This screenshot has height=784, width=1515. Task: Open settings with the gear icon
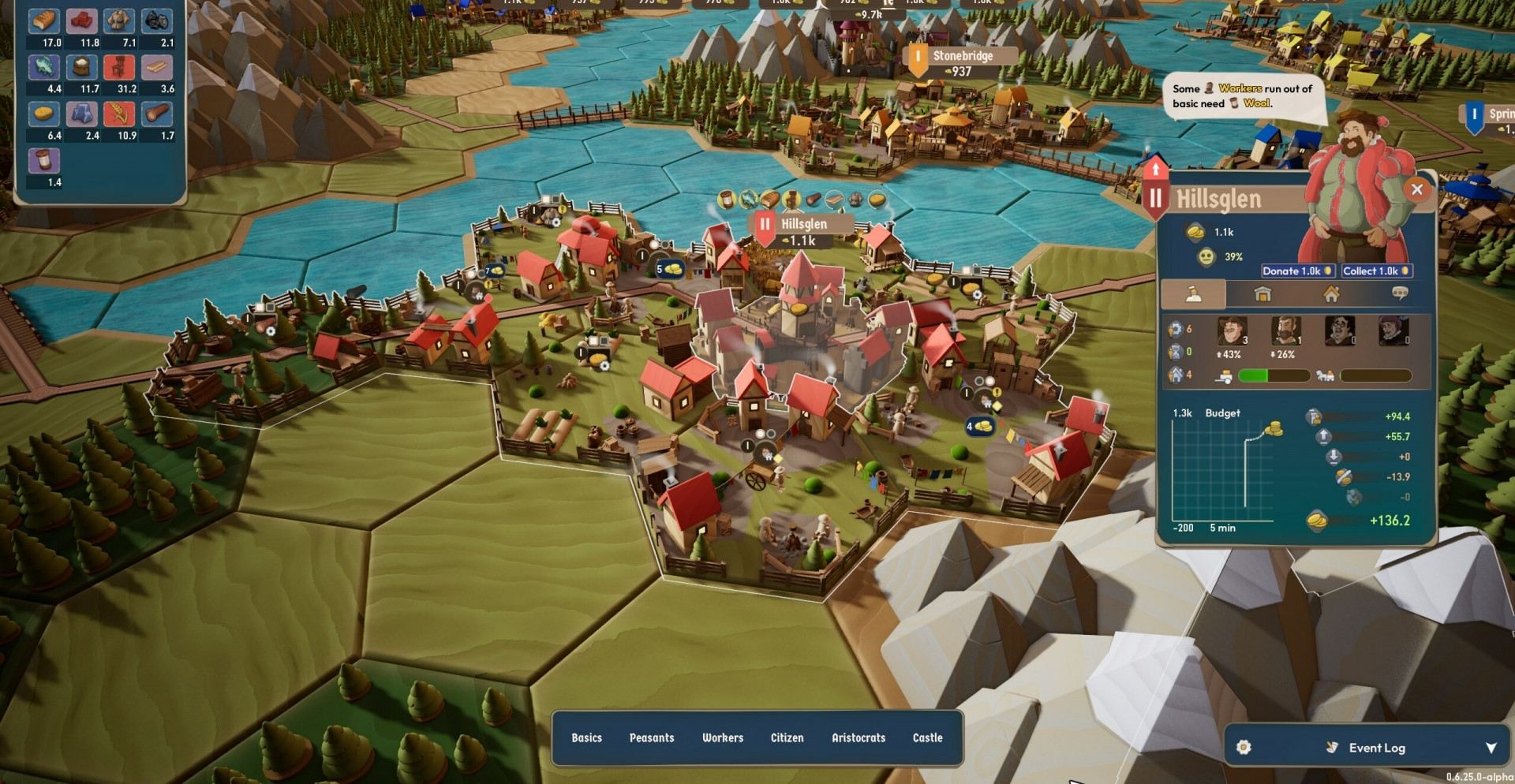[x=1244, y=748]
